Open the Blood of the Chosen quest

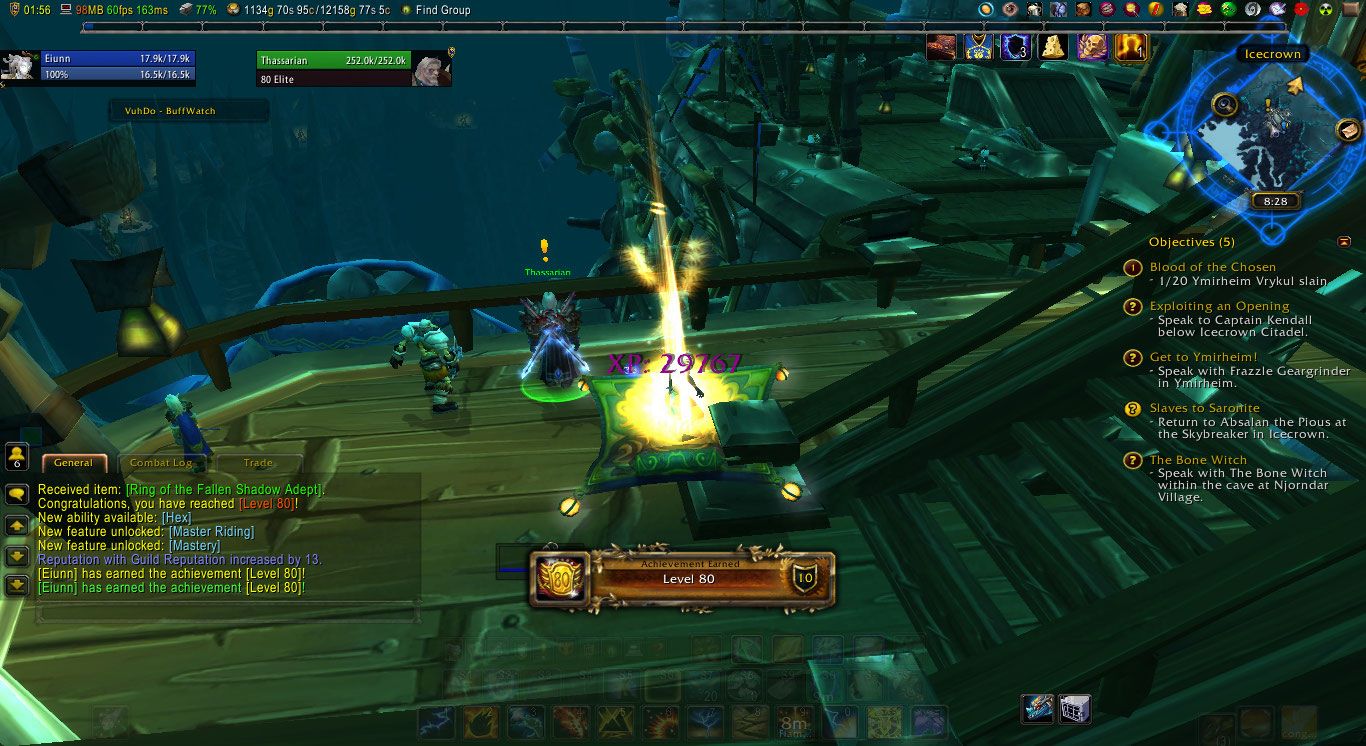pyautogui.click(x=1212, y=267)
